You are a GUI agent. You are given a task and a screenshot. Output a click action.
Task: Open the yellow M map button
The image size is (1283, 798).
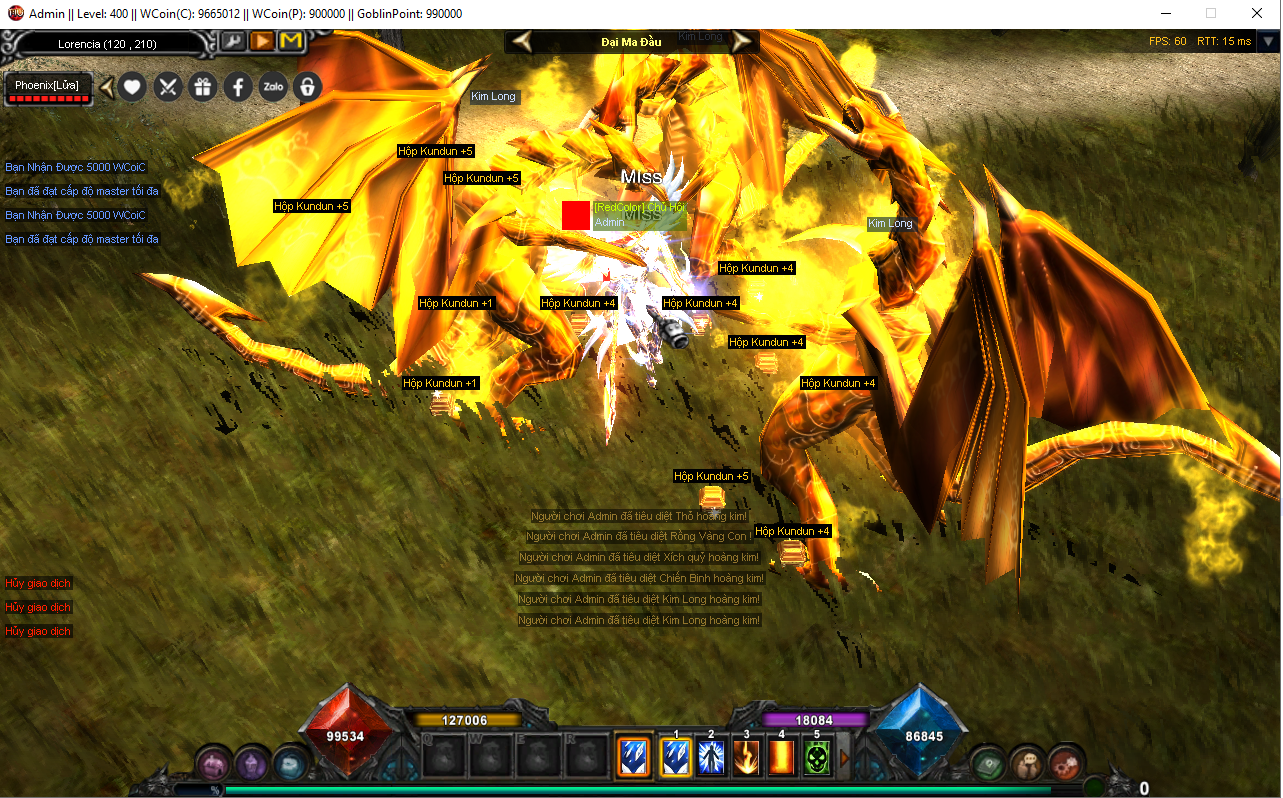[x=291, y=41]
